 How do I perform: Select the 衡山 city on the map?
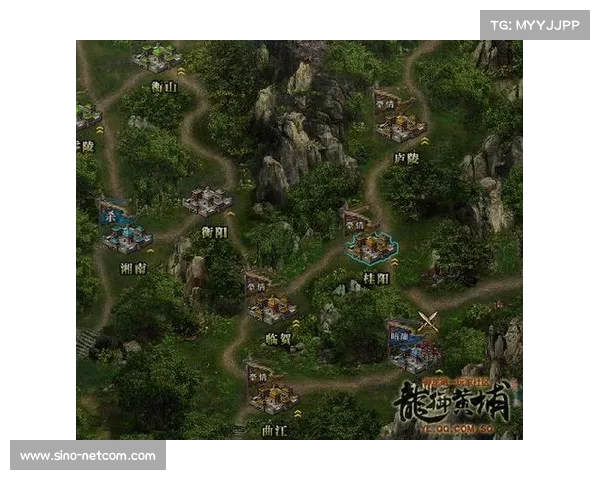(x=157, y=60)
